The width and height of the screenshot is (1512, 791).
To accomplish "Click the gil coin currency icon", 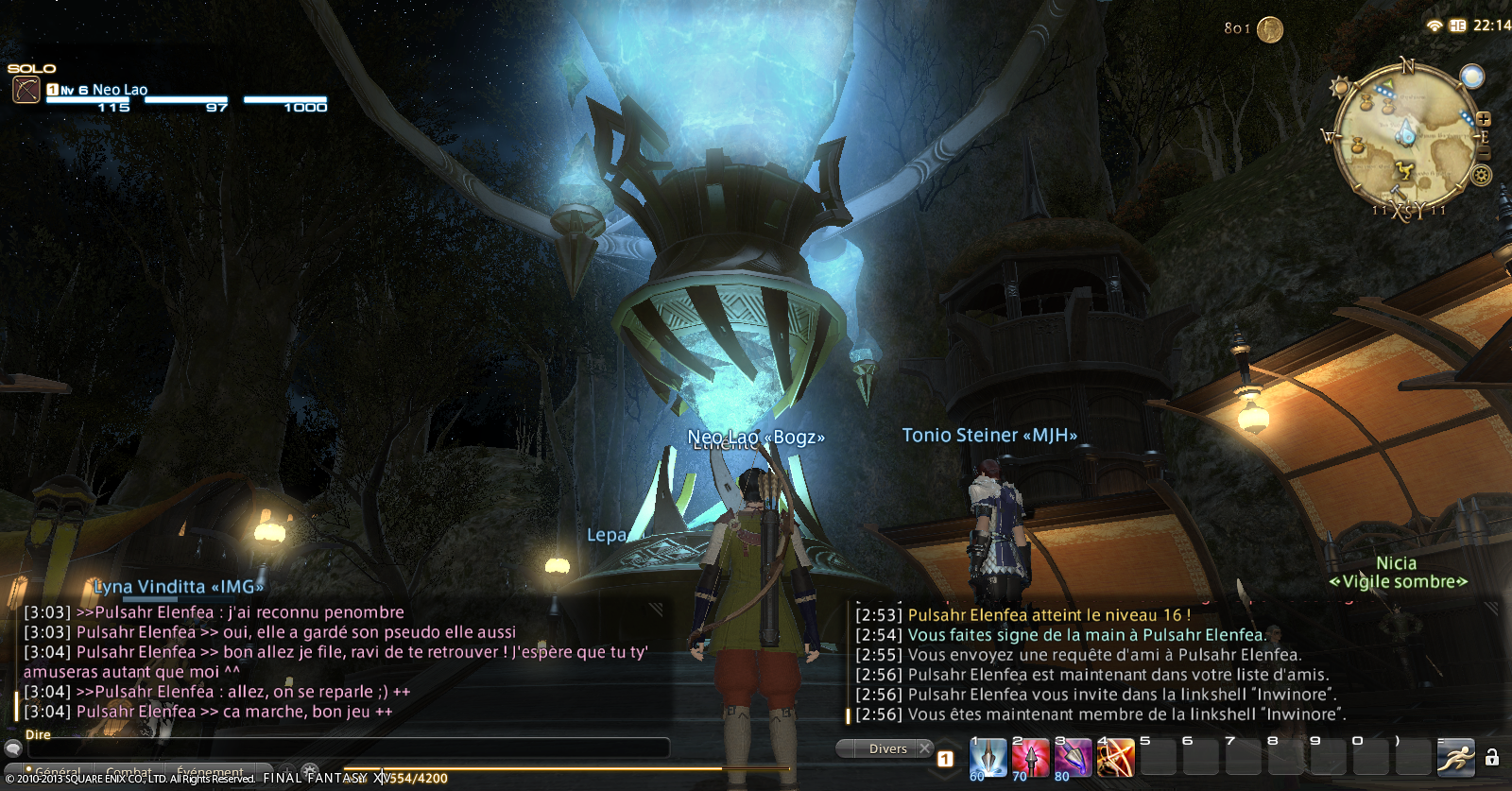I will click(1270, 30).
